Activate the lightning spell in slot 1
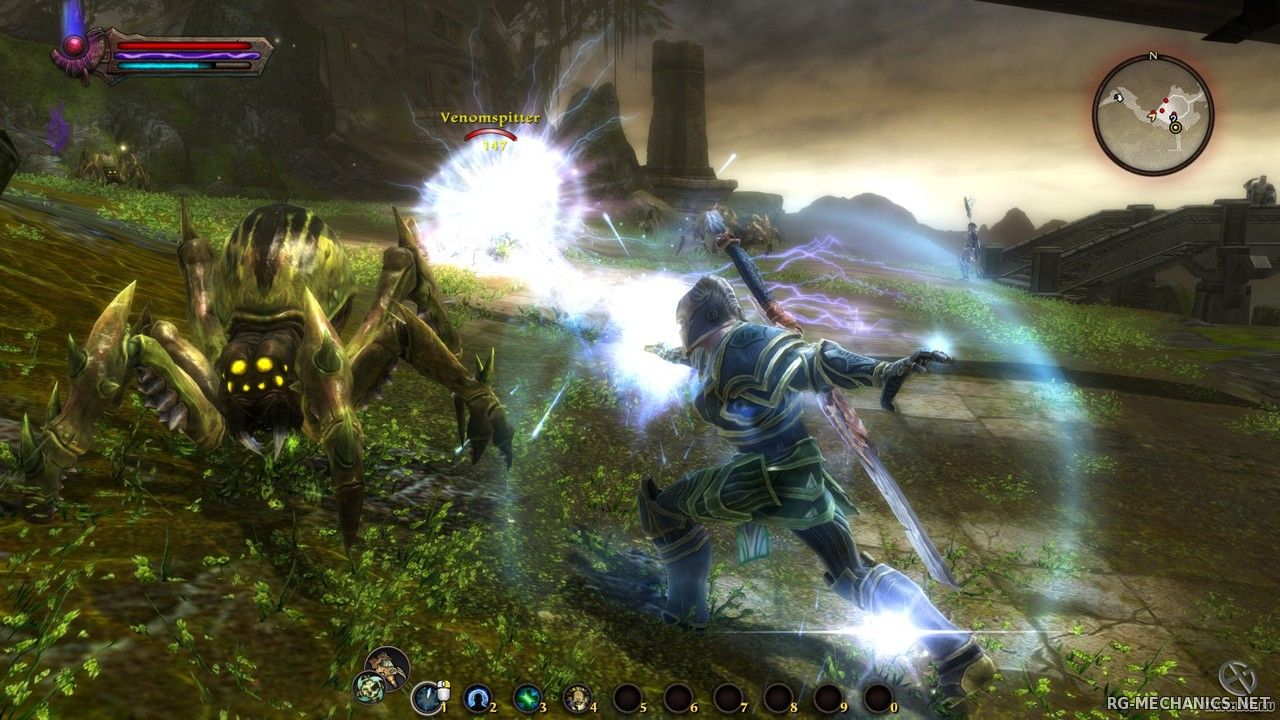Image resolution: width=1280 pixels, height=720 pixels. click(428, 696)
